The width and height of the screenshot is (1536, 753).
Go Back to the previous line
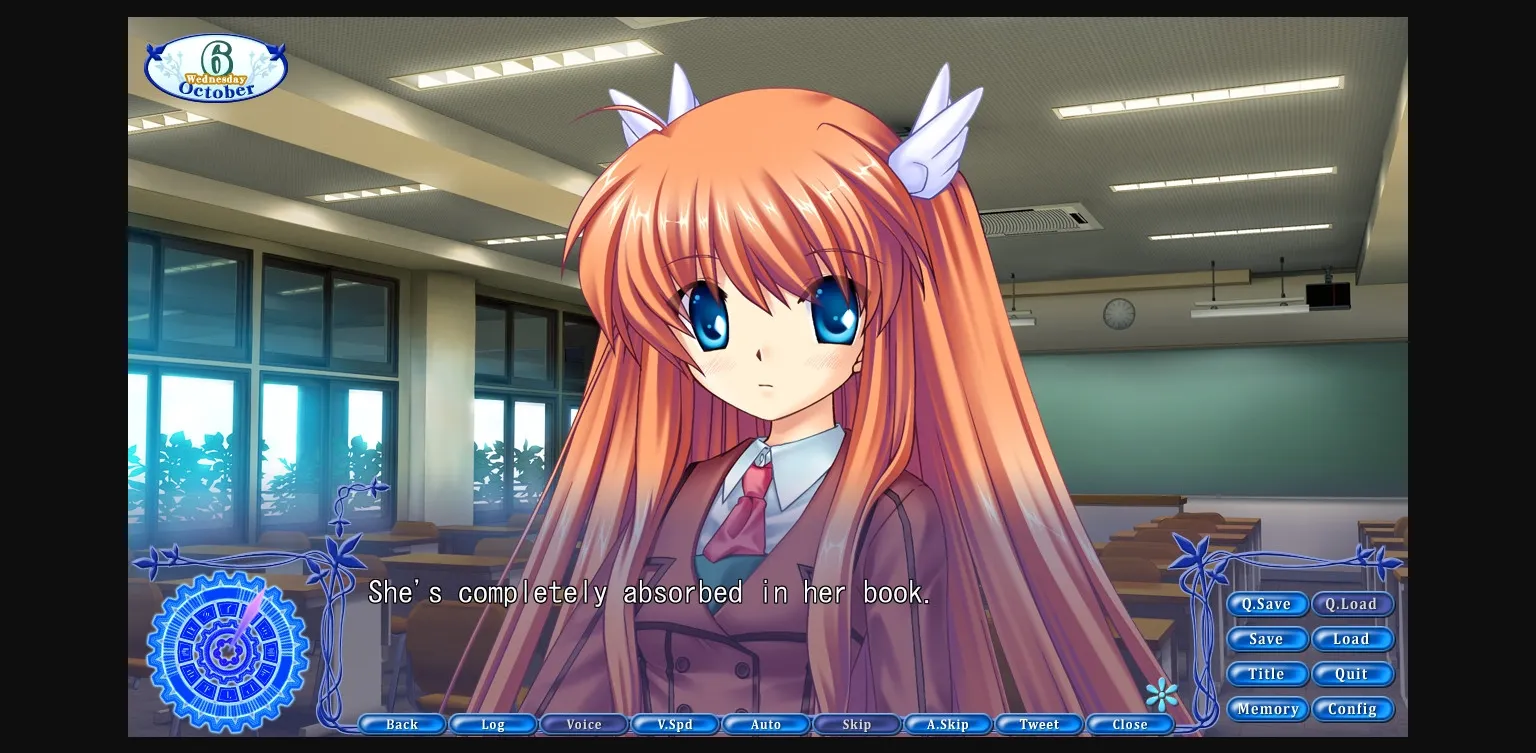pyautogui.click(x=402, y=724)
